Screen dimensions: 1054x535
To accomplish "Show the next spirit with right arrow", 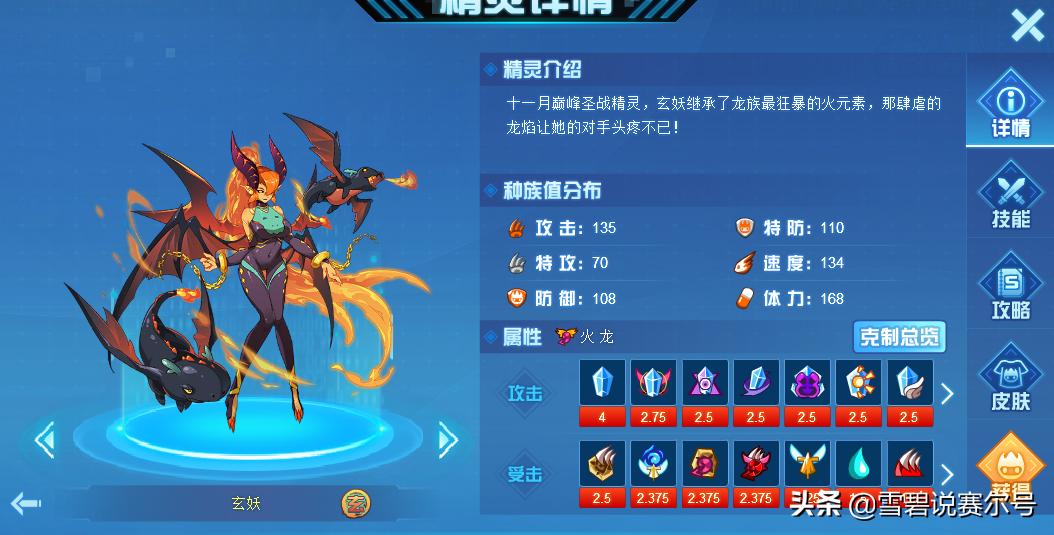I will click(x=447, y=438).
